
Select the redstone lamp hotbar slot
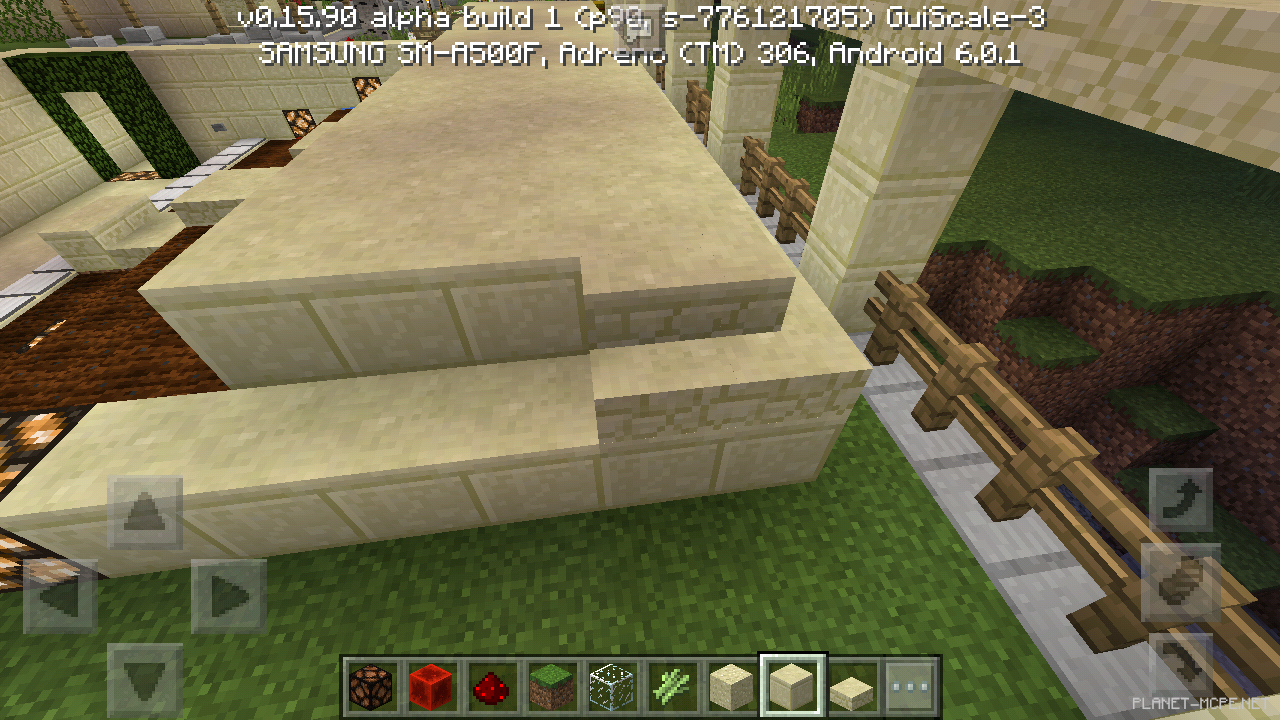[x=371, y=687]
